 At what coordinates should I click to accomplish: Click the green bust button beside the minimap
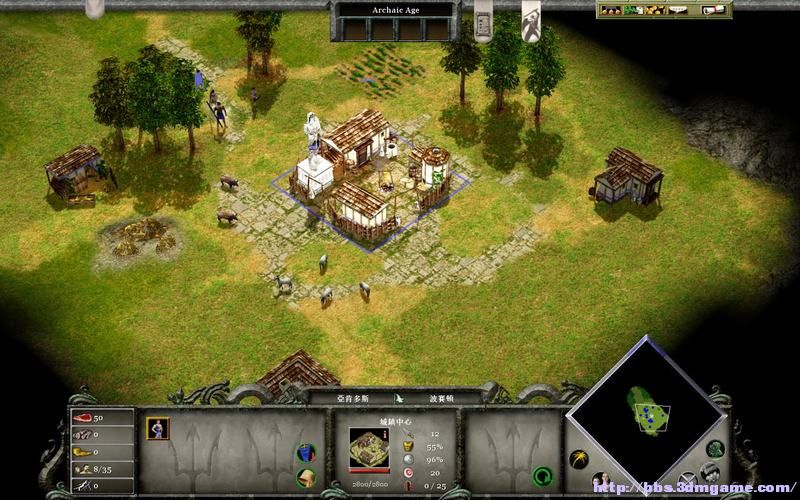(714, 449)
